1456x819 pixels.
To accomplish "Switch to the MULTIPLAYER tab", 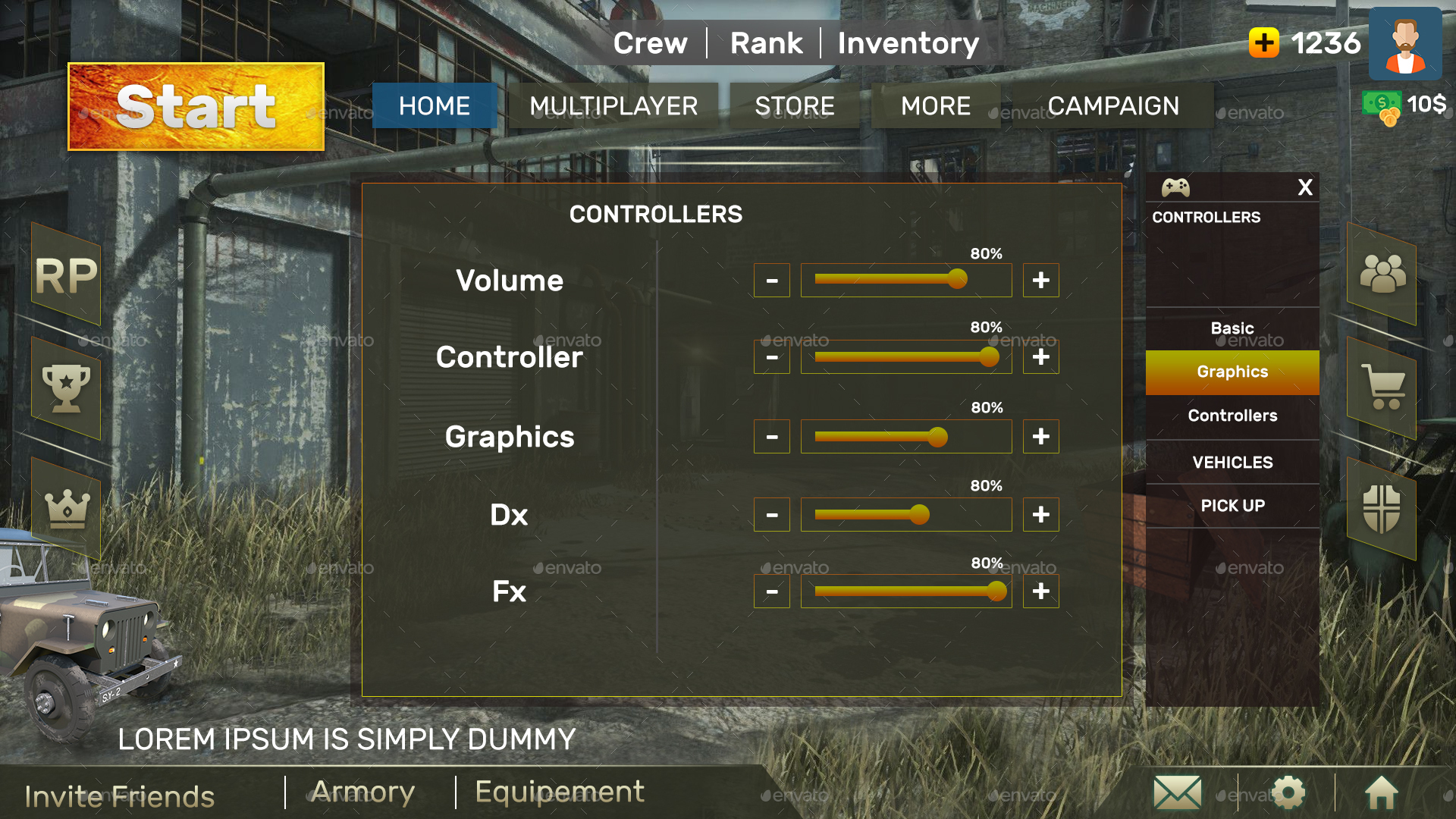I will coord(614,106).
